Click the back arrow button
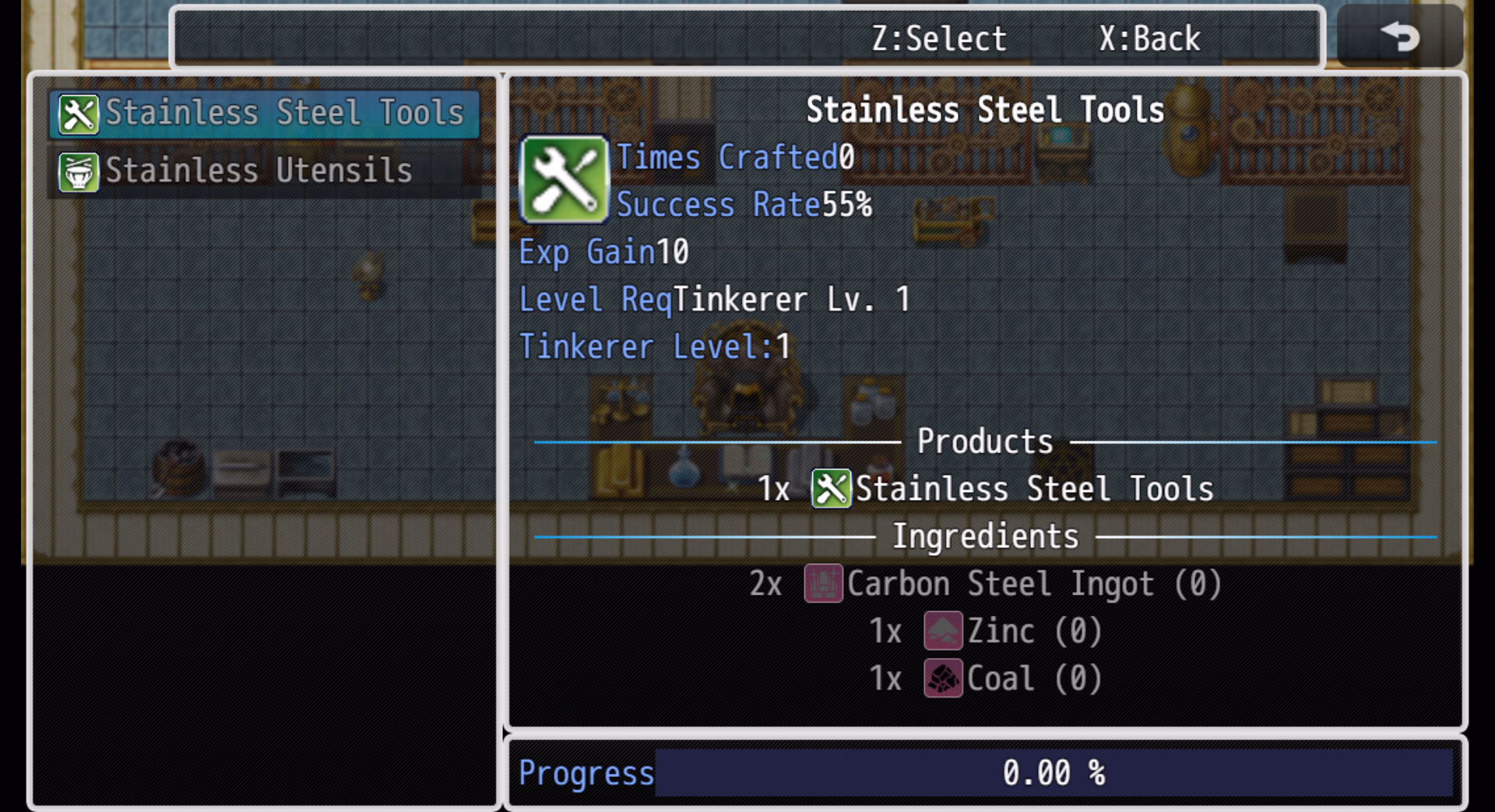The width and height of the screenshot is (1495, 812). tap(1399, 37)
